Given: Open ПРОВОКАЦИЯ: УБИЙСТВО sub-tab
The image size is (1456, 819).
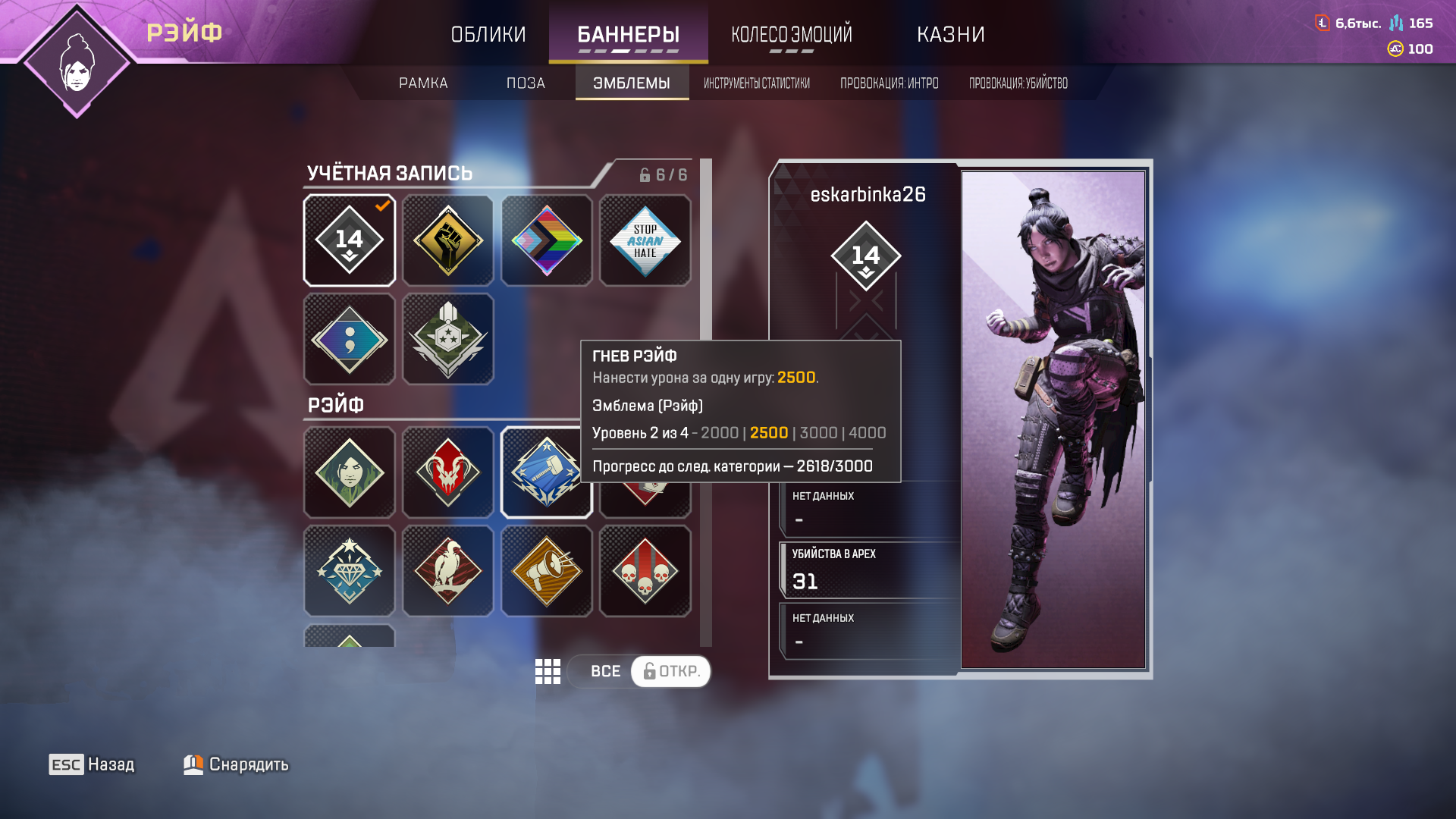Looking at the screenshot, I should (x=1018, y=83).
